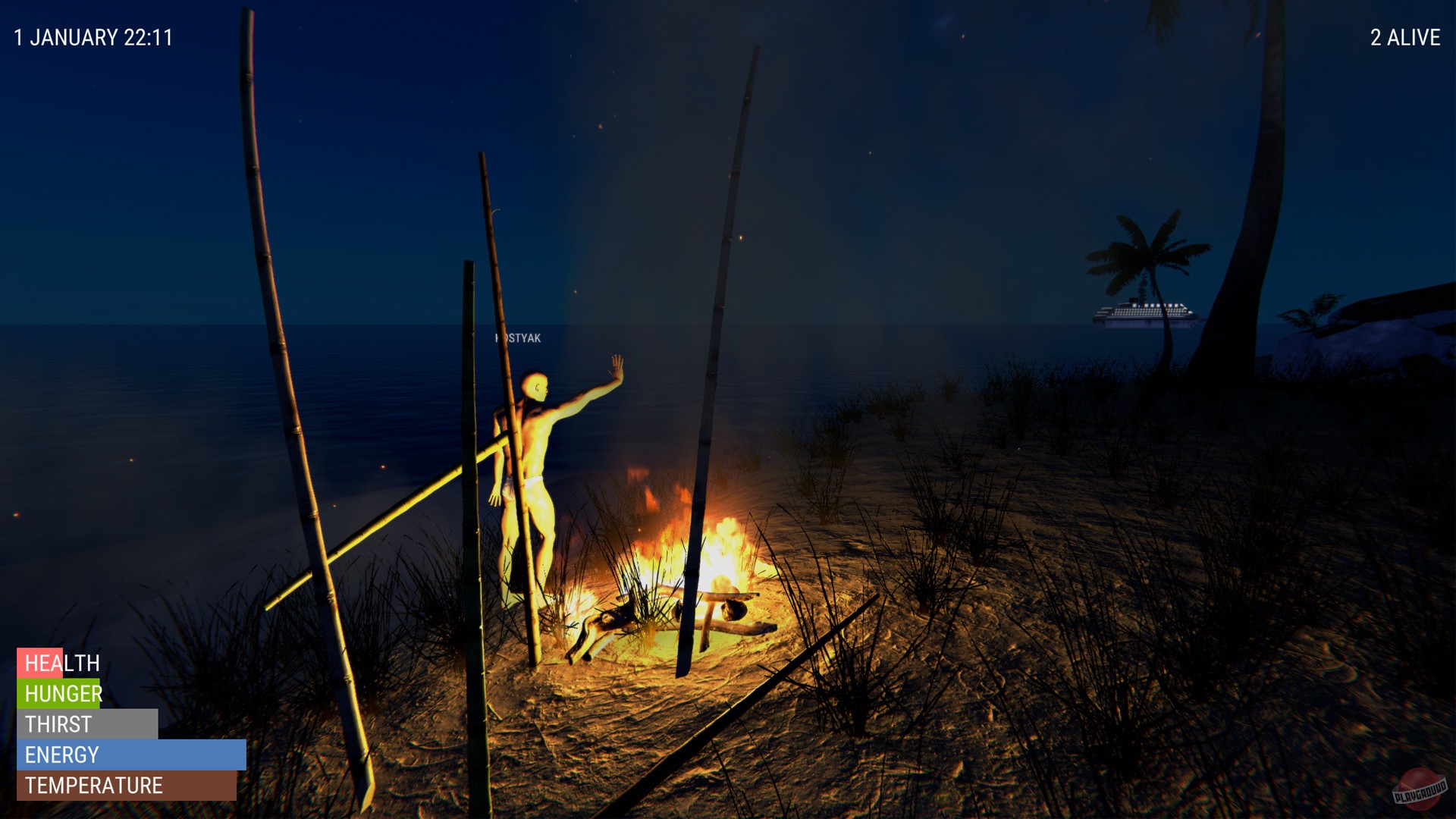
Task: Select the cruise ship on the horizon
Action: [x=1141, y=313]
